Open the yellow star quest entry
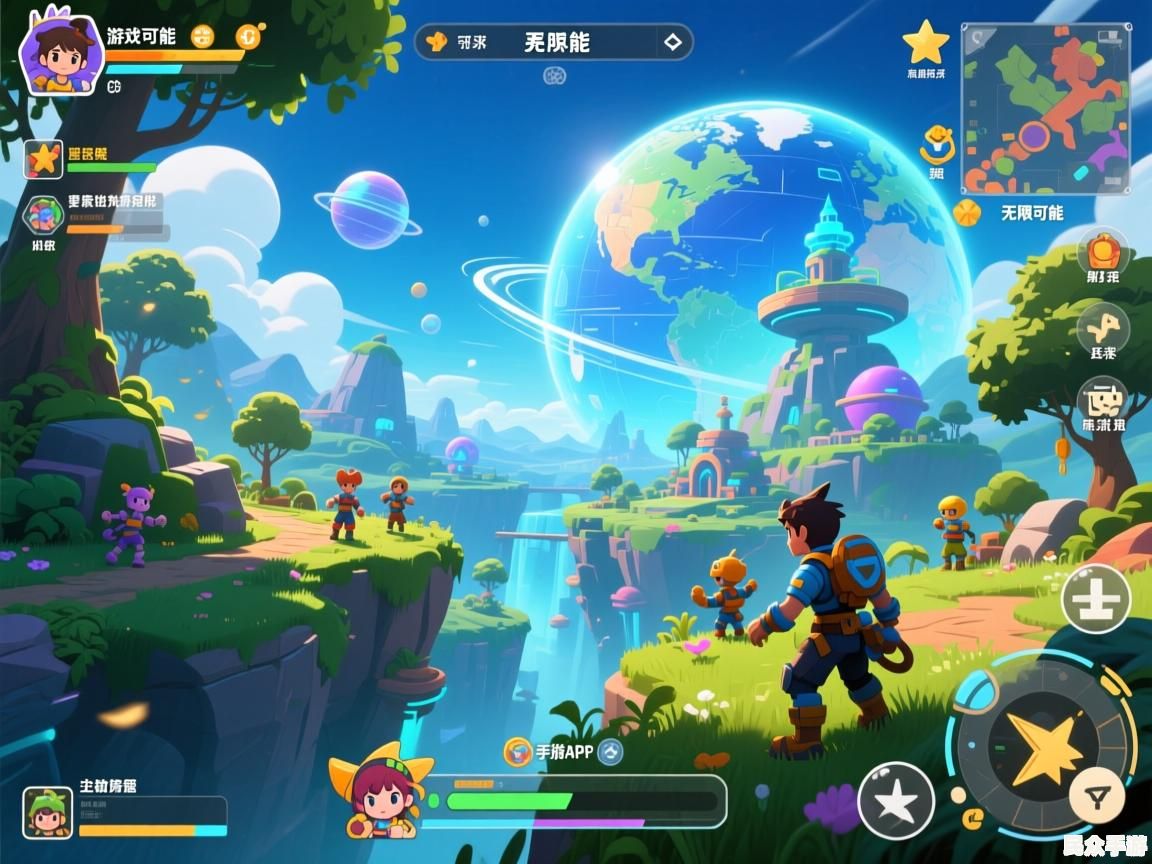Image resolution: width=1152 pixels, height=864 pixels. tap(44, 158)
